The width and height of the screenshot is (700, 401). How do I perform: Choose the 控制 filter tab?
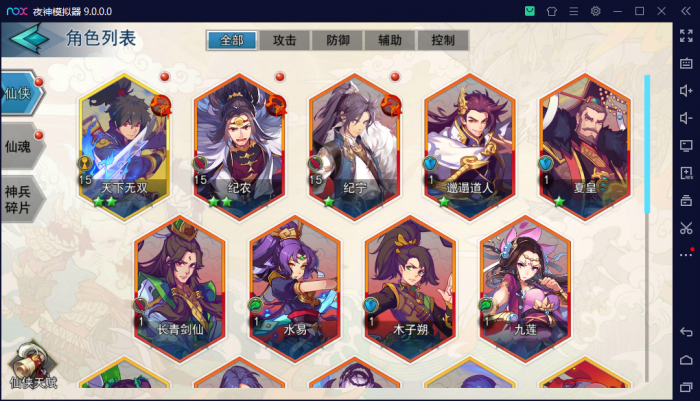[x=443, y=41]
